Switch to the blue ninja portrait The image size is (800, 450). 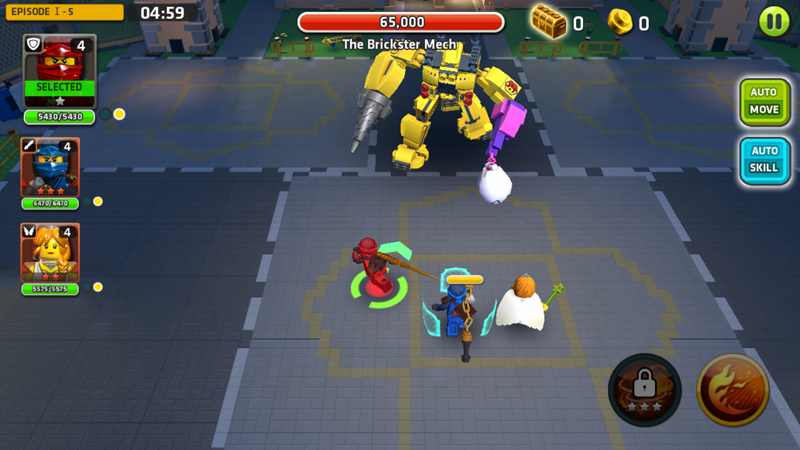tap(49, 167)
